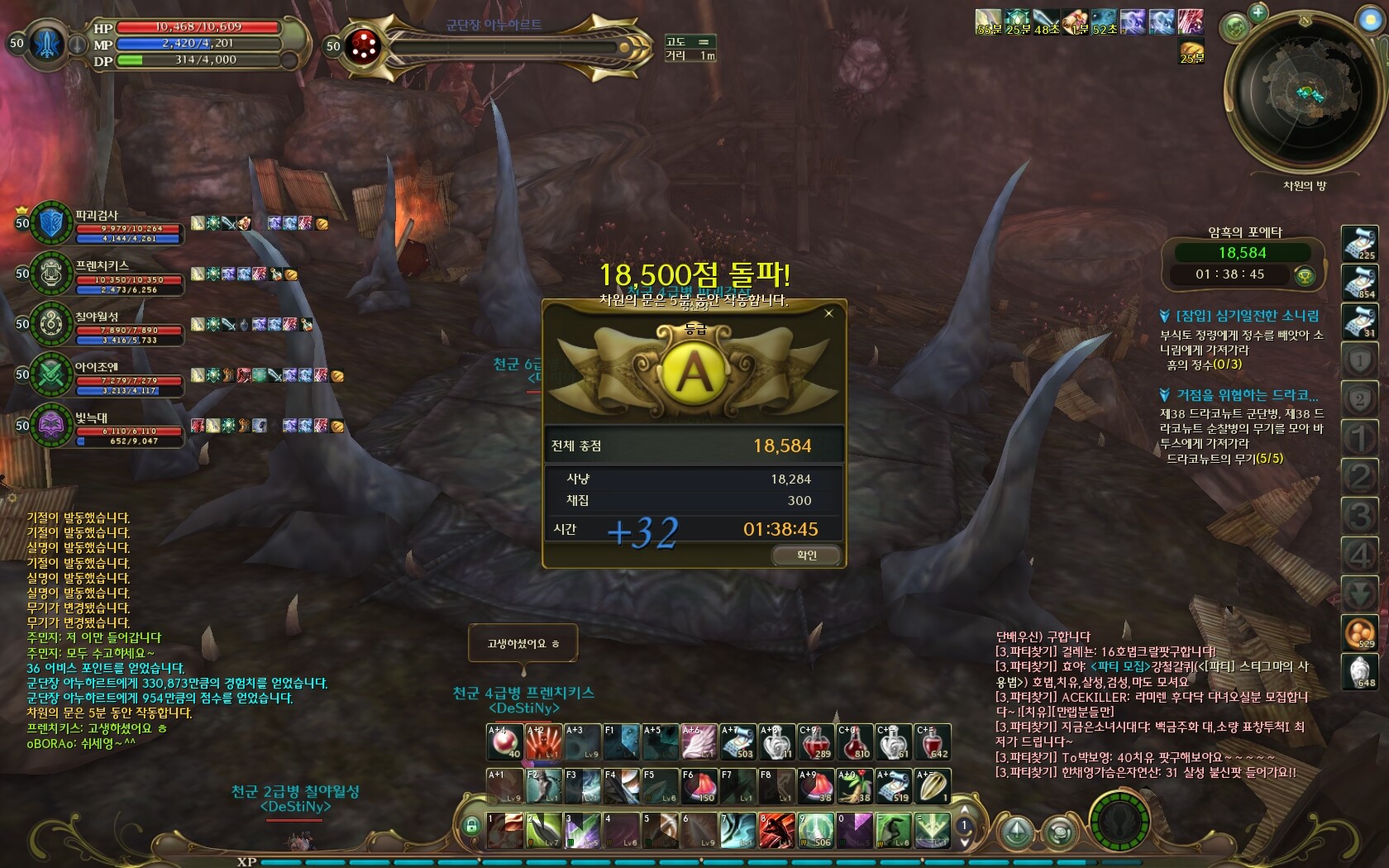Select party member 칠야월성
The height and width of the screenshot is (868, 1389).
(x=51, y=324)
